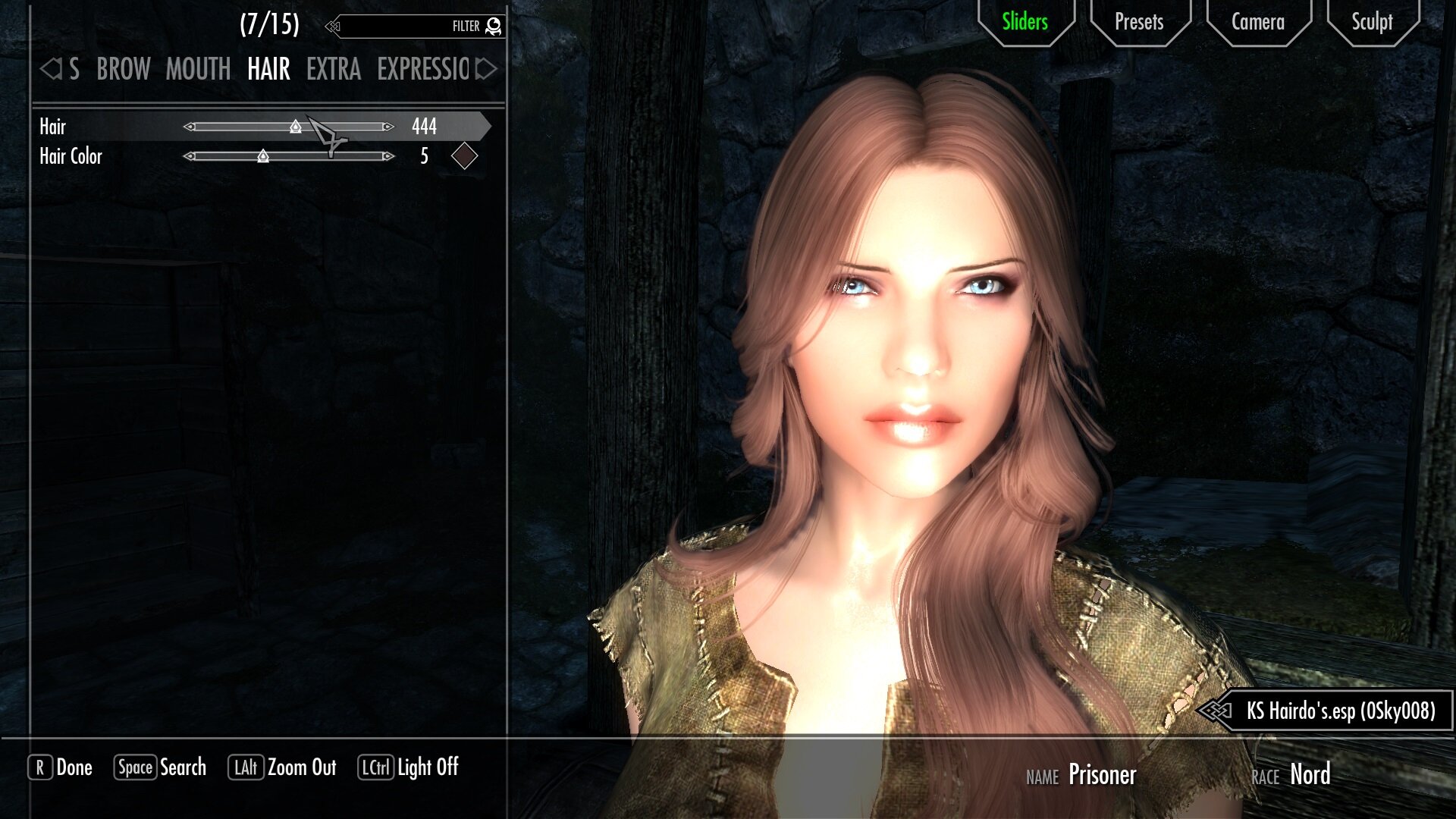
Task: Open the Hair Color swatch
Action: tap(466, 156)
